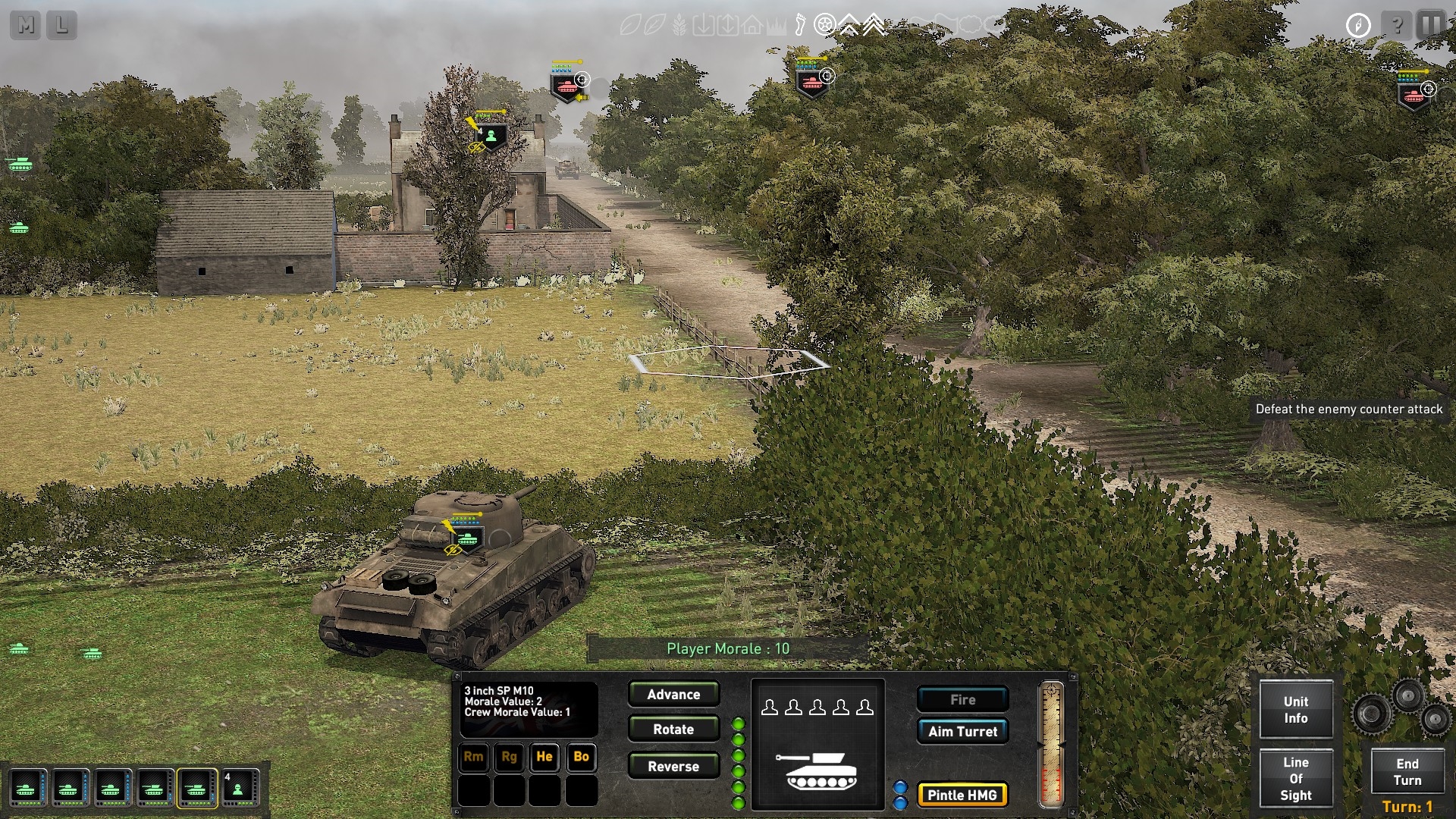Select the green infantry unit marker by the house

492,137
